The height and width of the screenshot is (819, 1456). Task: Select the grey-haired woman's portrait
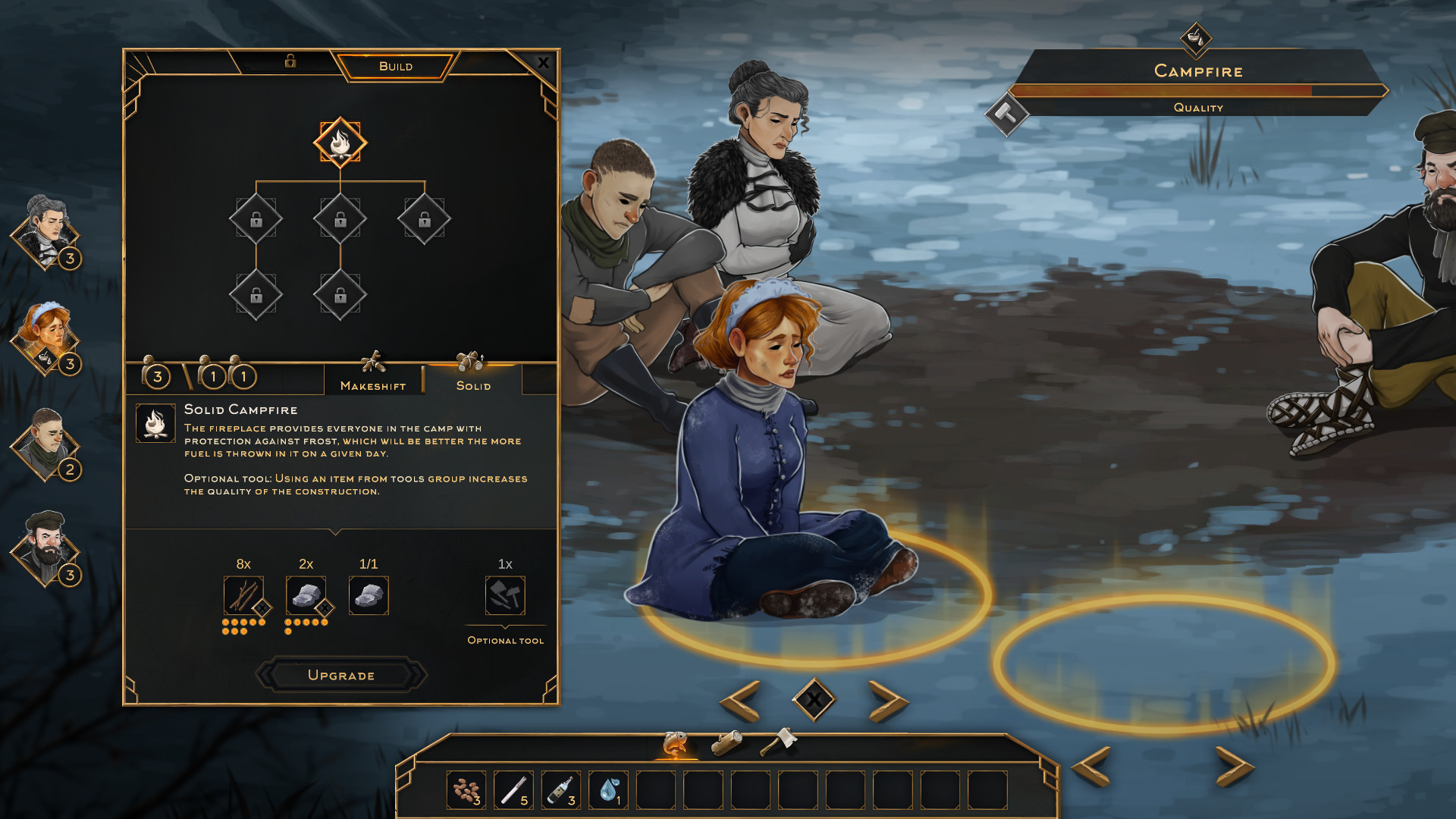45,231
